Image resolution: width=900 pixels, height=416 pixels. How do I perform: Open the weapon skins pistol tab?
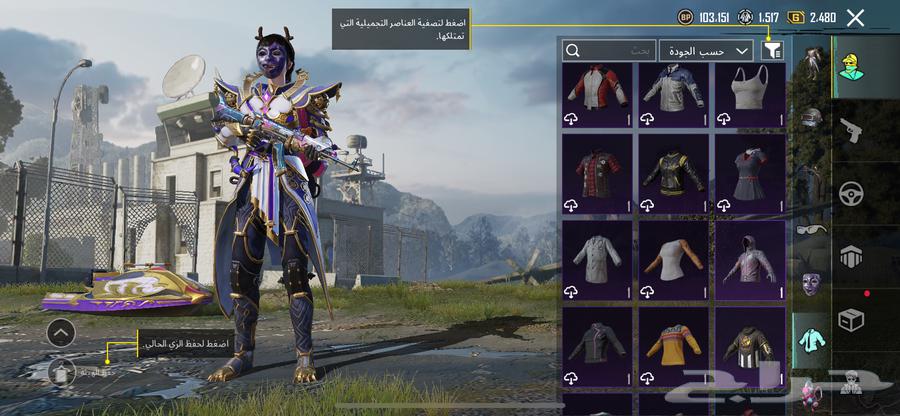[x=851, y=130]
